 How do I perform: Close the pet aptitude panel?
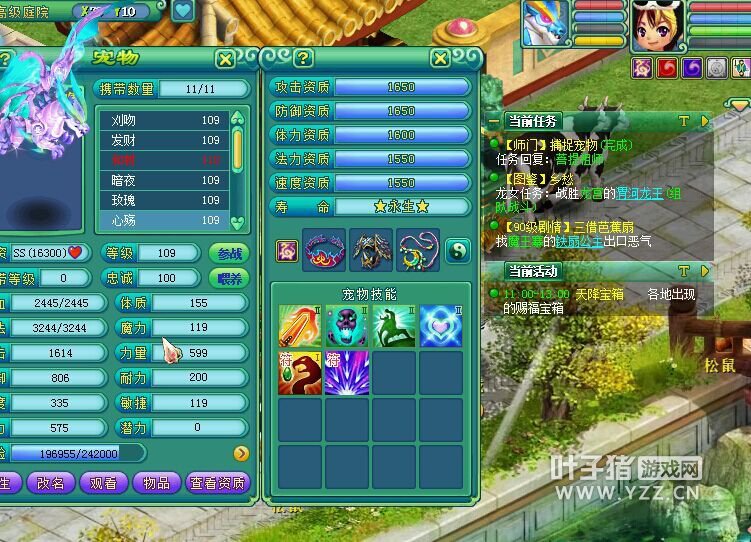click(x=440, y=59)
